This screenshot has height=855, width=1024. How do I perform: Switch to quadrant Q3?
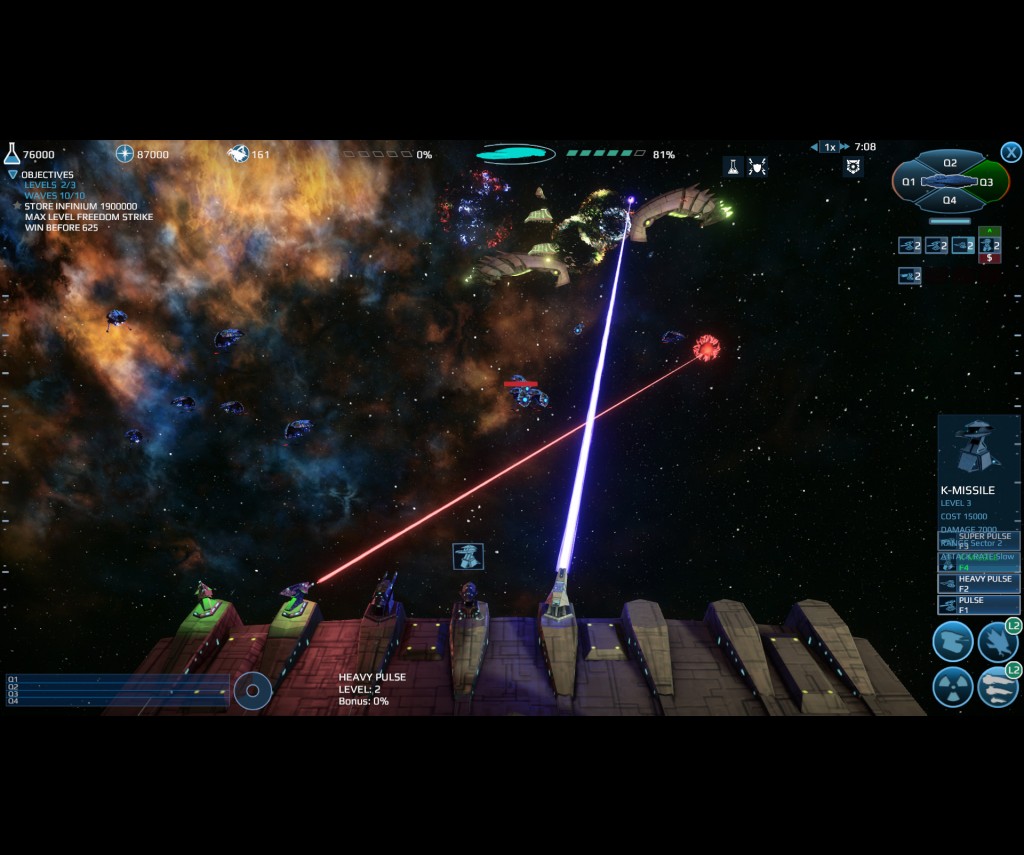(987, 182)
